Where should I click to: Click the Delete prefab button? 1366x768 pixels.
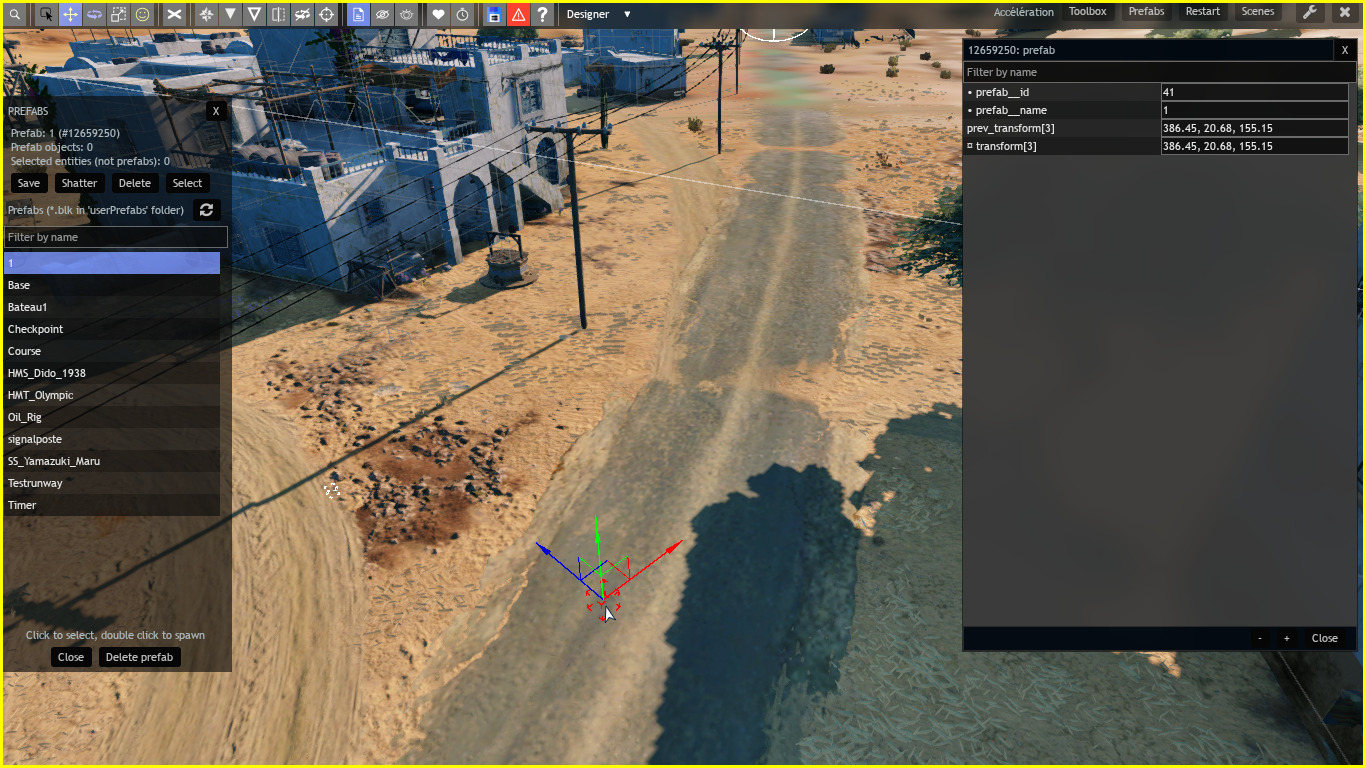[139, 657]
